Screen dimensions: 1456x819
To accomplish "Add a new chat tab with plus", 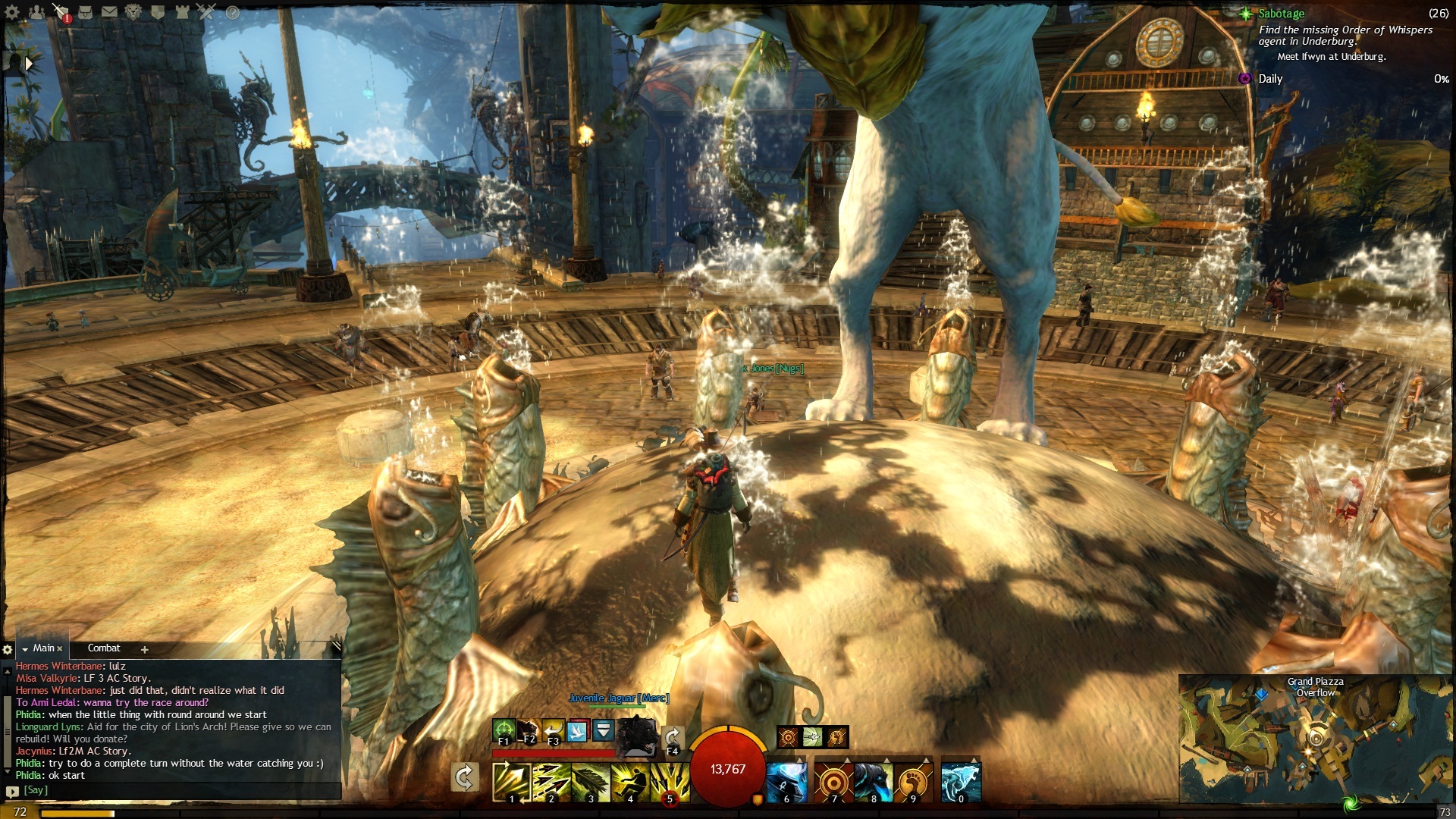I will [x=144, y=649].
